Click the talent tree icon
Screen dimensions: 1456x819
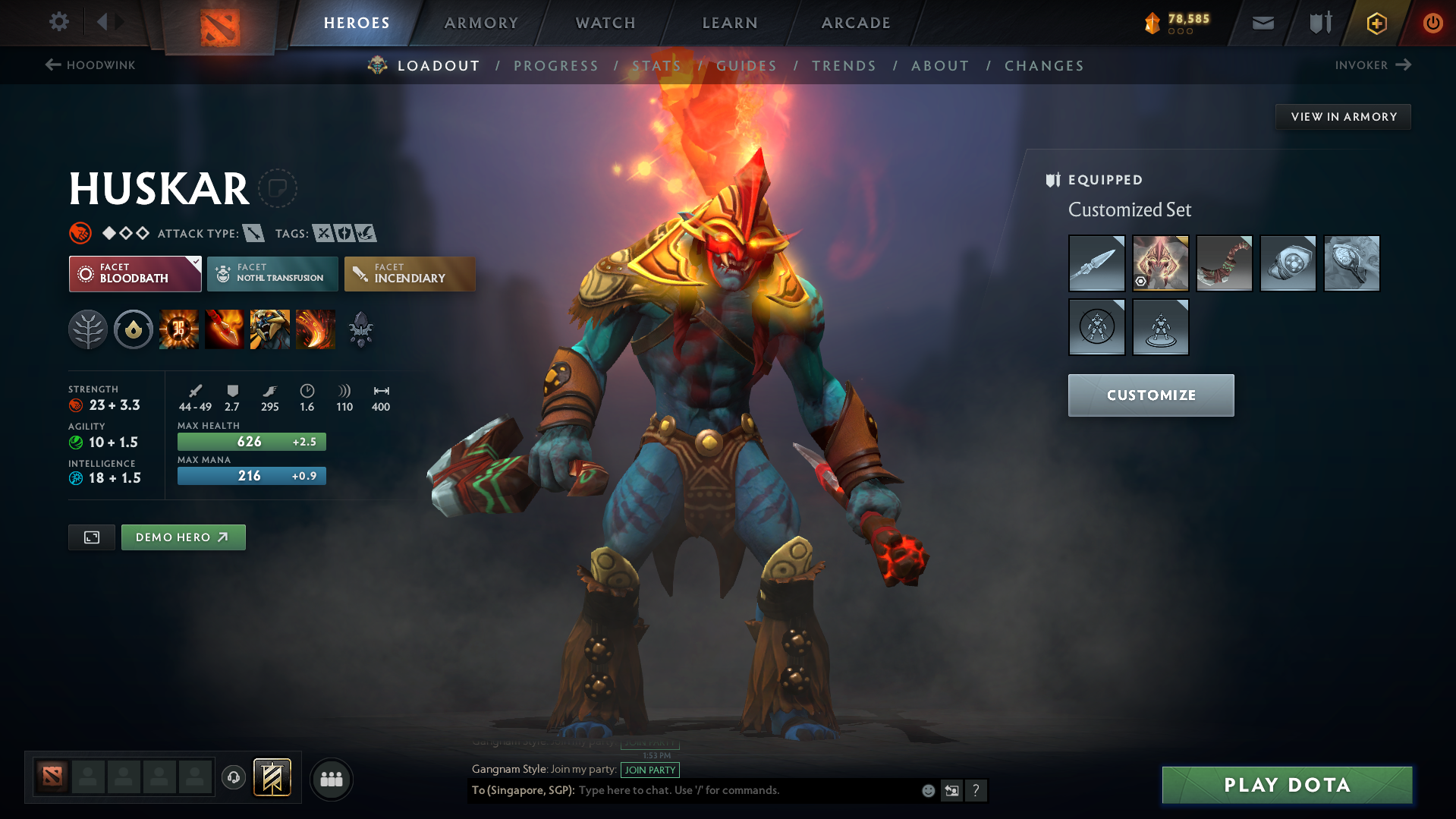pos(88,329)
